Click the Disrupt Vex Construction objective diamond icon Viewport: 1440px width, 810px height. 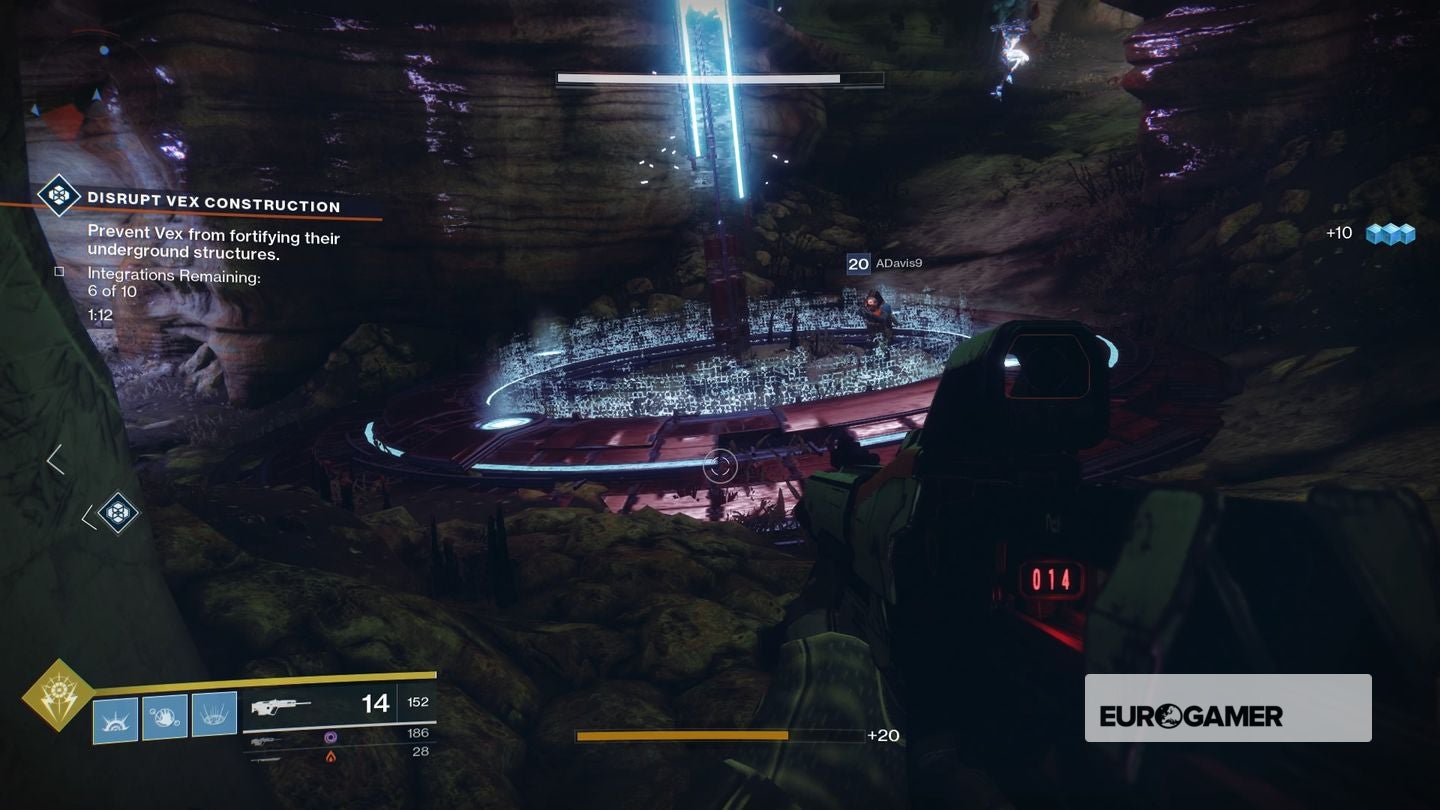(x=59, y=196)
